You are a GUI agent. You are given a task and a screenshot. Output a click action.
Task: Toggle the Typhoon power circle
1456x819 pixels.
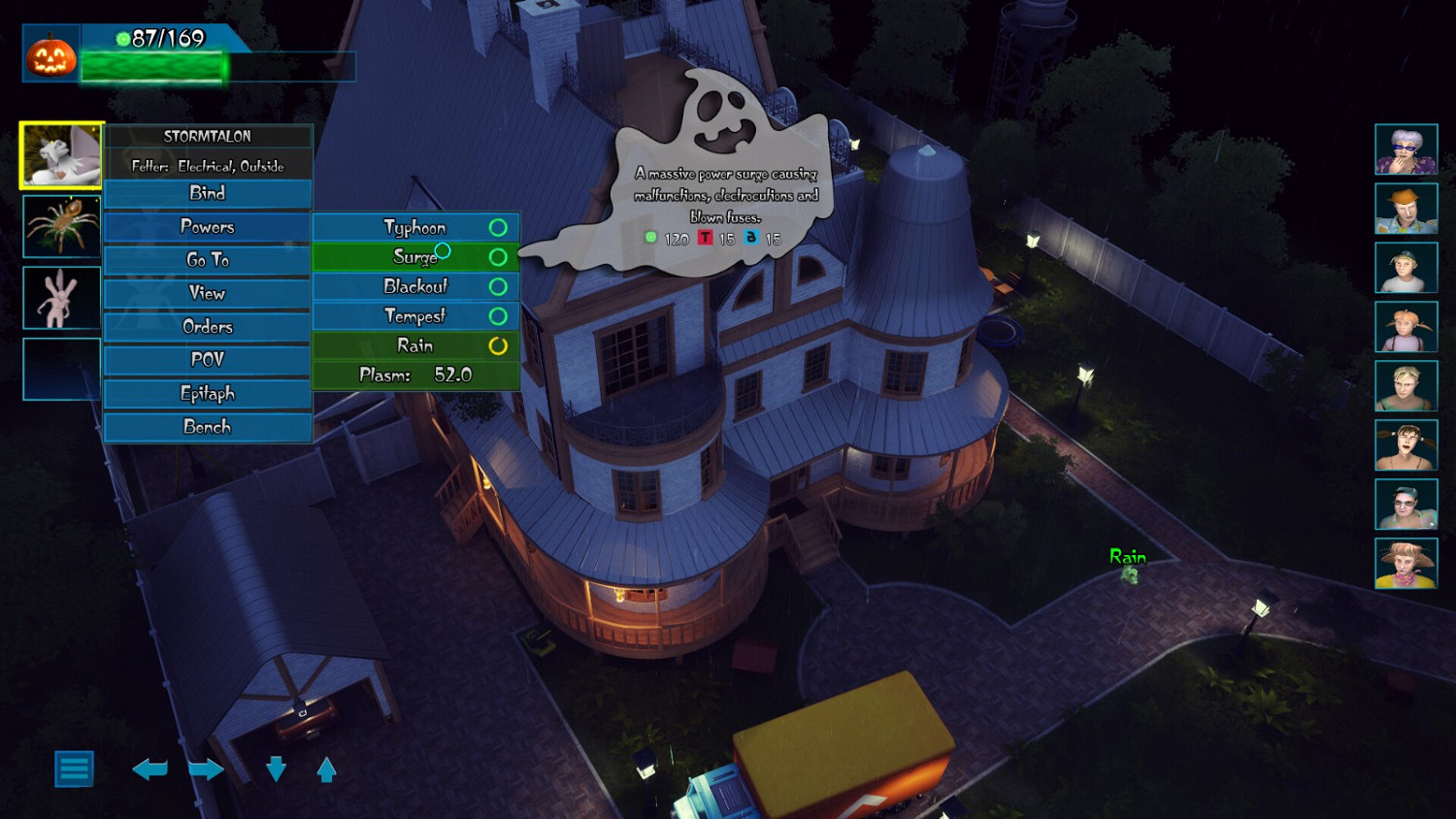click(x=498, y=226)
